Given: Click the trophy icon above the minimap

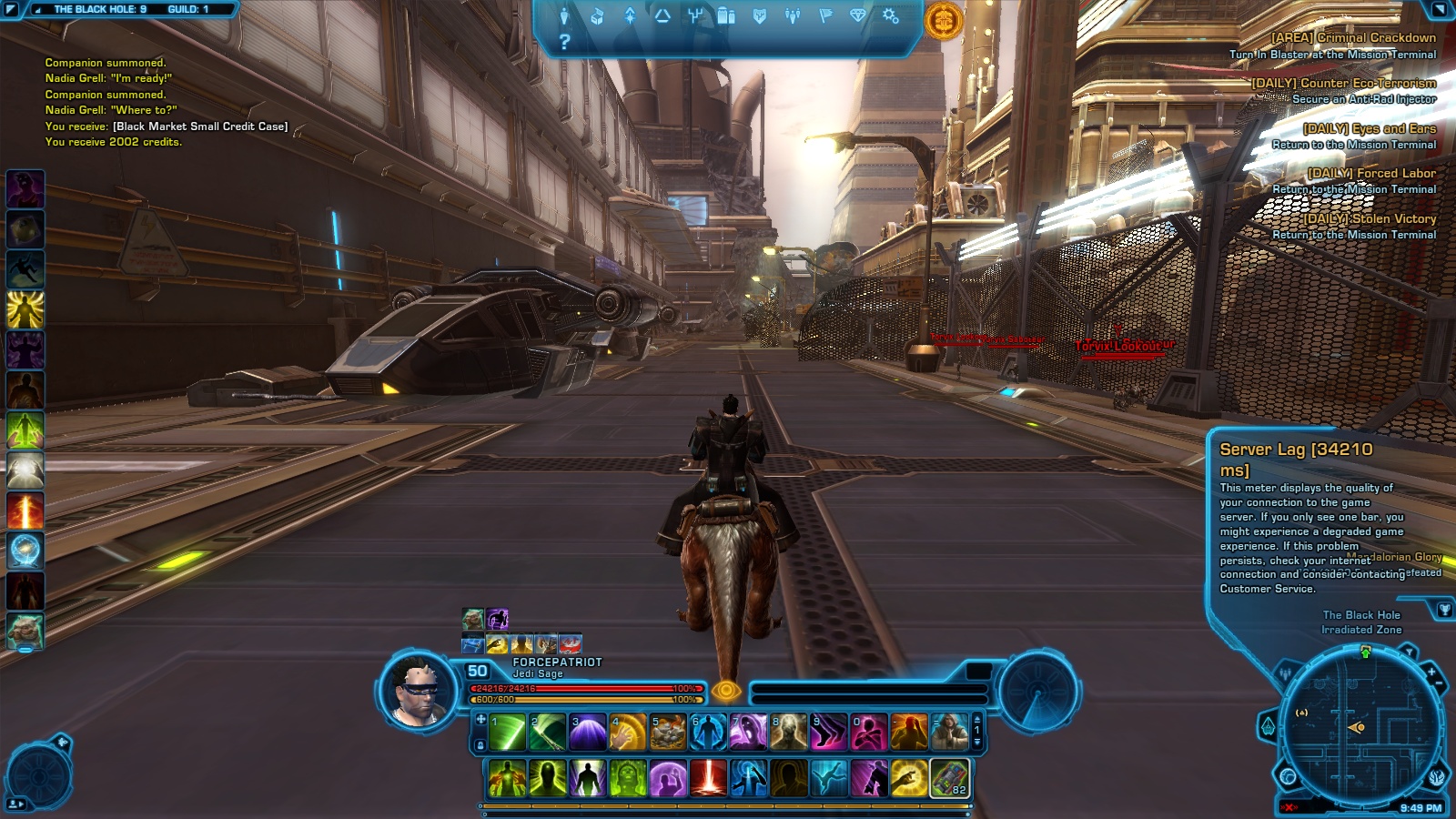Looking at the screenshot, I should (1444, 610).
